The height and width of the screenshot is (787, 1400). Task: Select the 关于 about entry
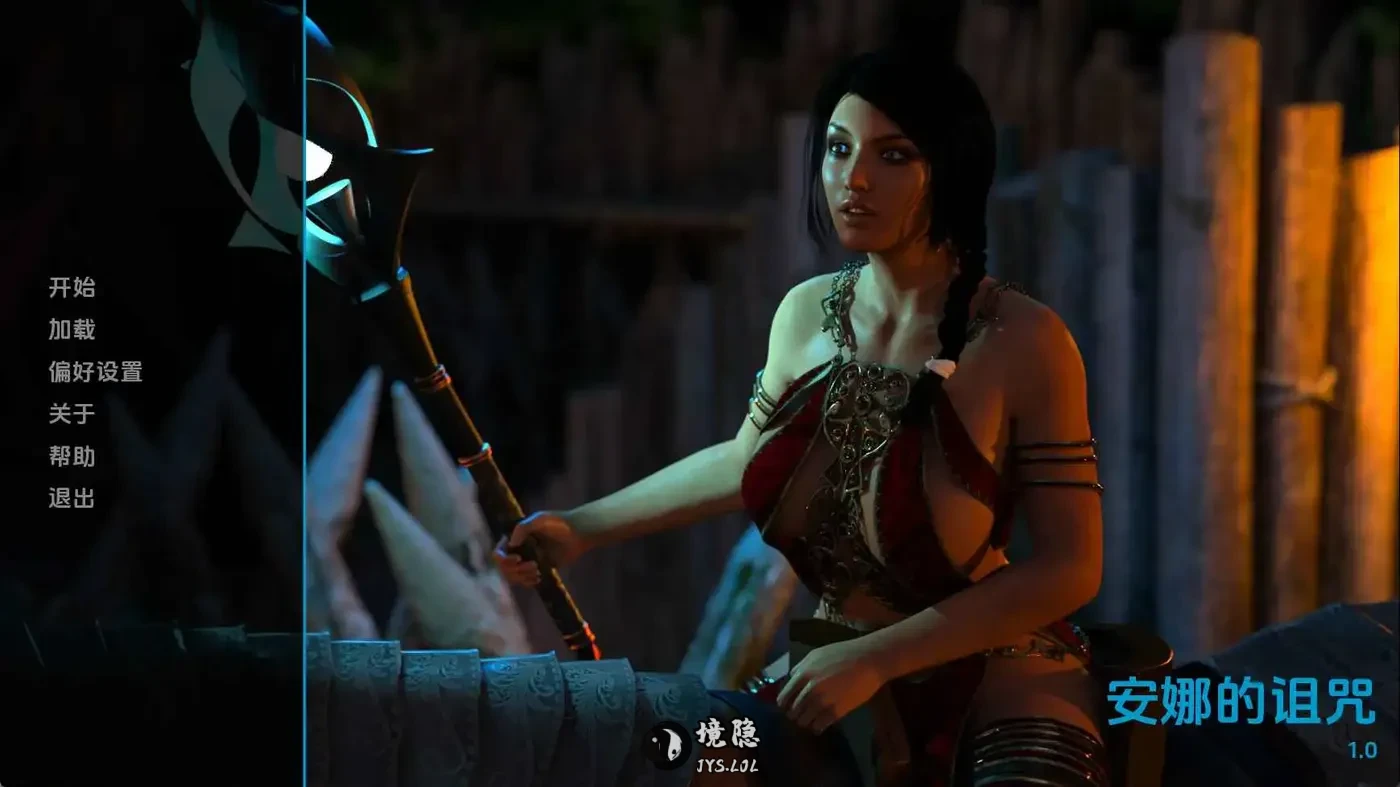(x=72, y=414)
